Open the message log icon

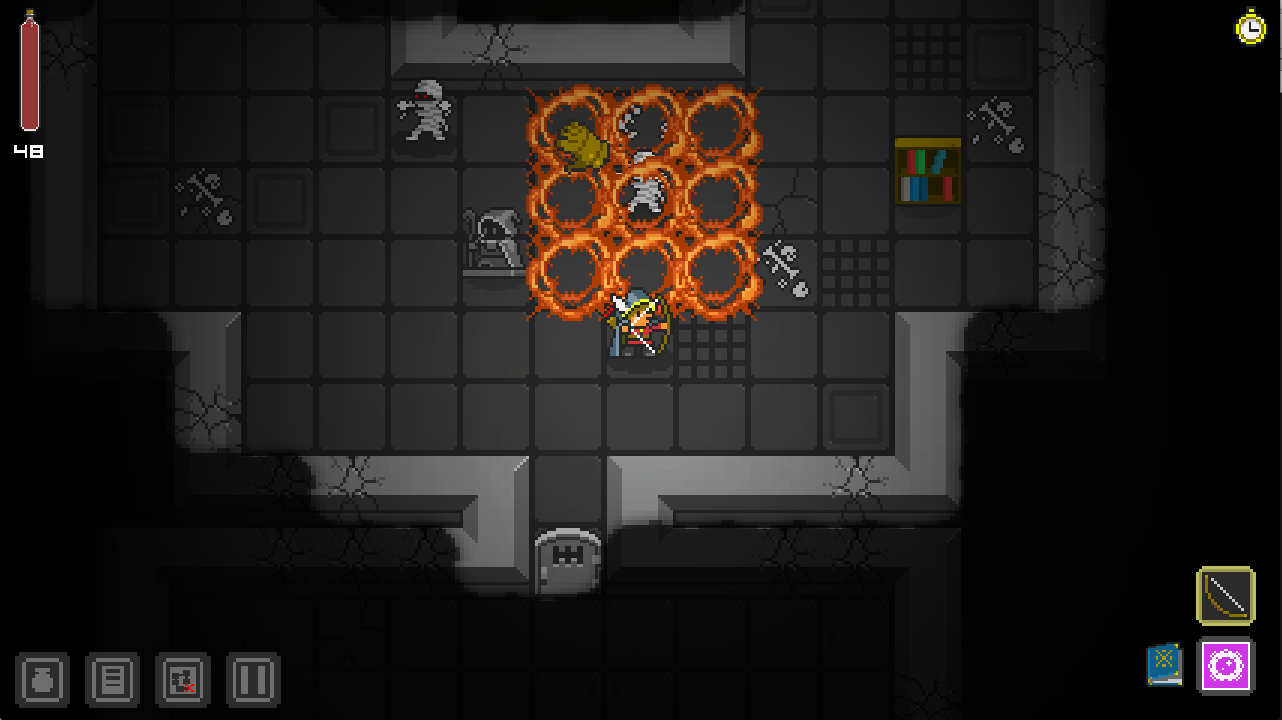click(x=112, y=679)
